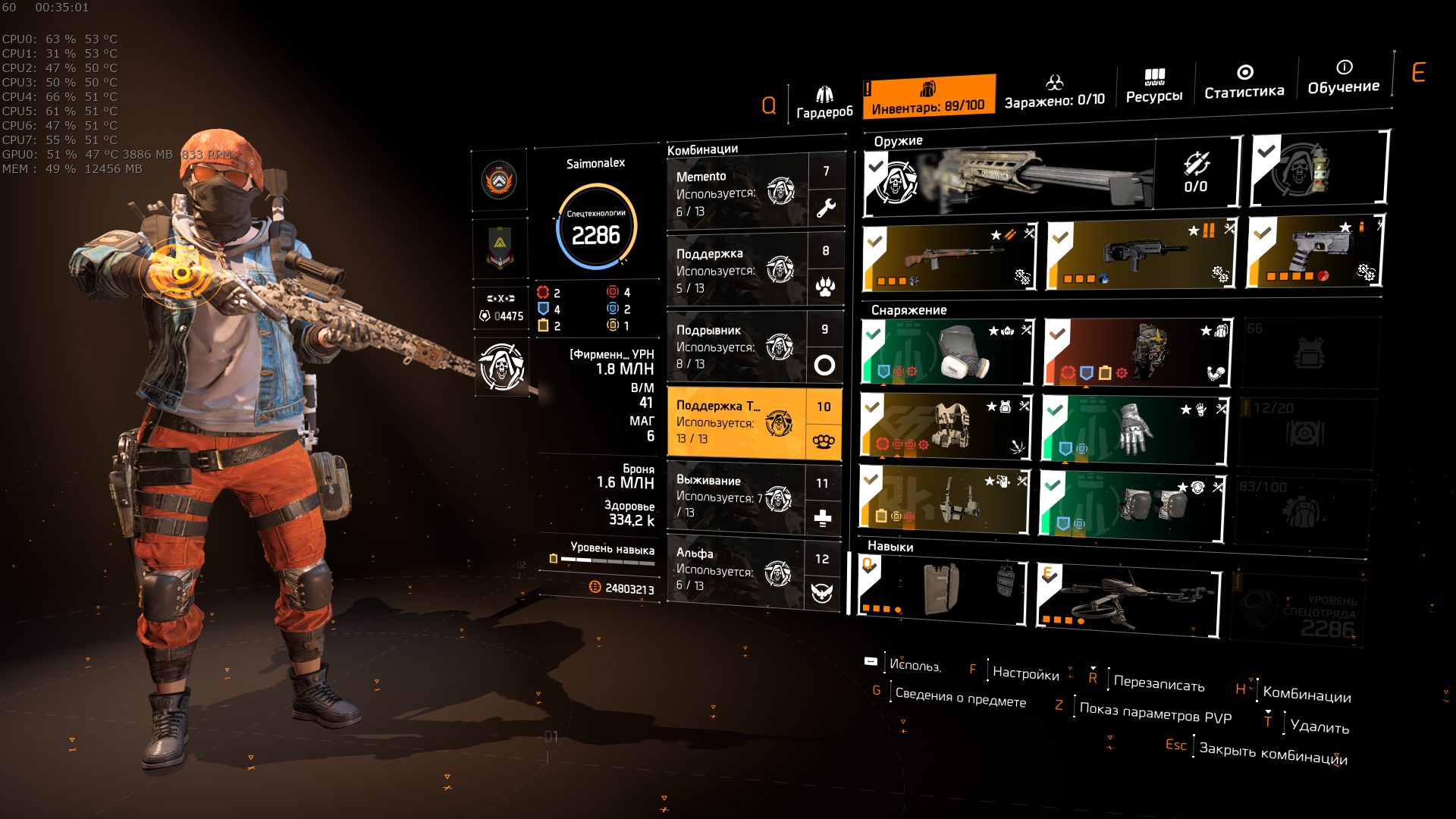Screen dimensions: 1456x819
Task: Go to the Обучение tab
Action: tap(1343, 77)
